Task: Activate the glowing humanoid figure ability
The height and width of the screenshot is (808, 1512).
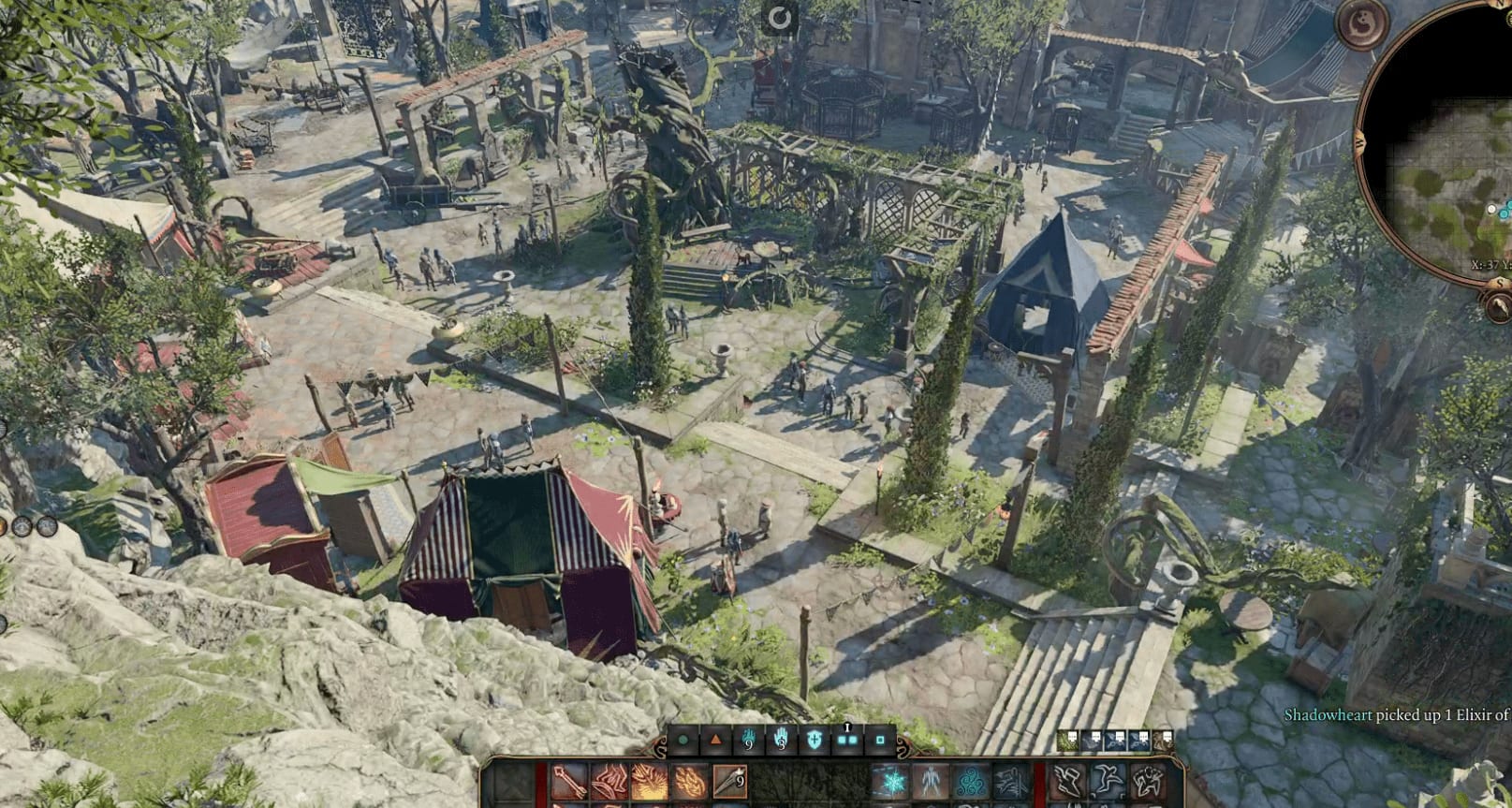Action: (931, 782)
